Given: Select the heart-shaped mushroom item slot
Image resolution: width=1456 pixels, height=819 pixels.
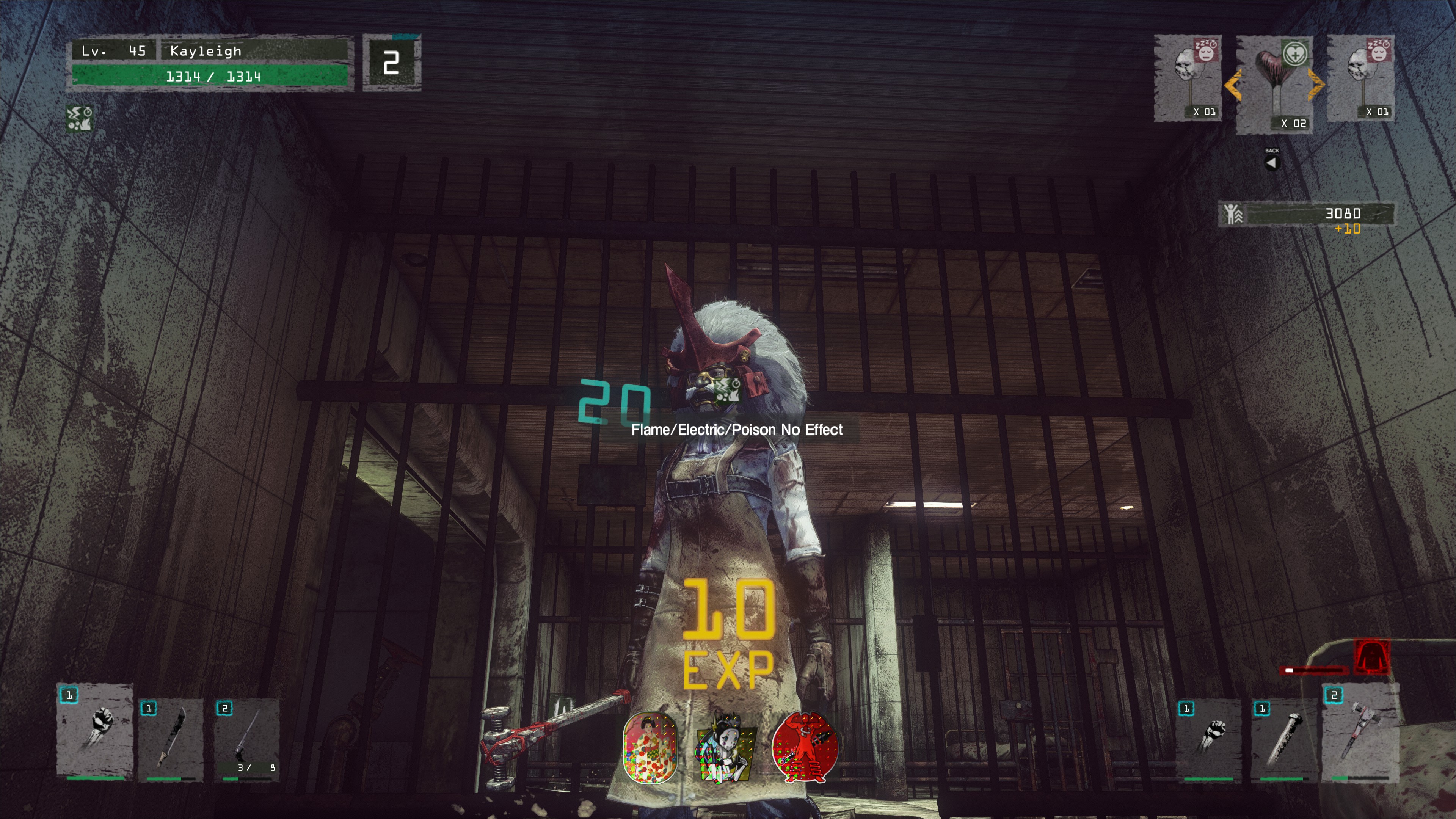Looking at the screenshot, I should click(x=1274, y=84).
